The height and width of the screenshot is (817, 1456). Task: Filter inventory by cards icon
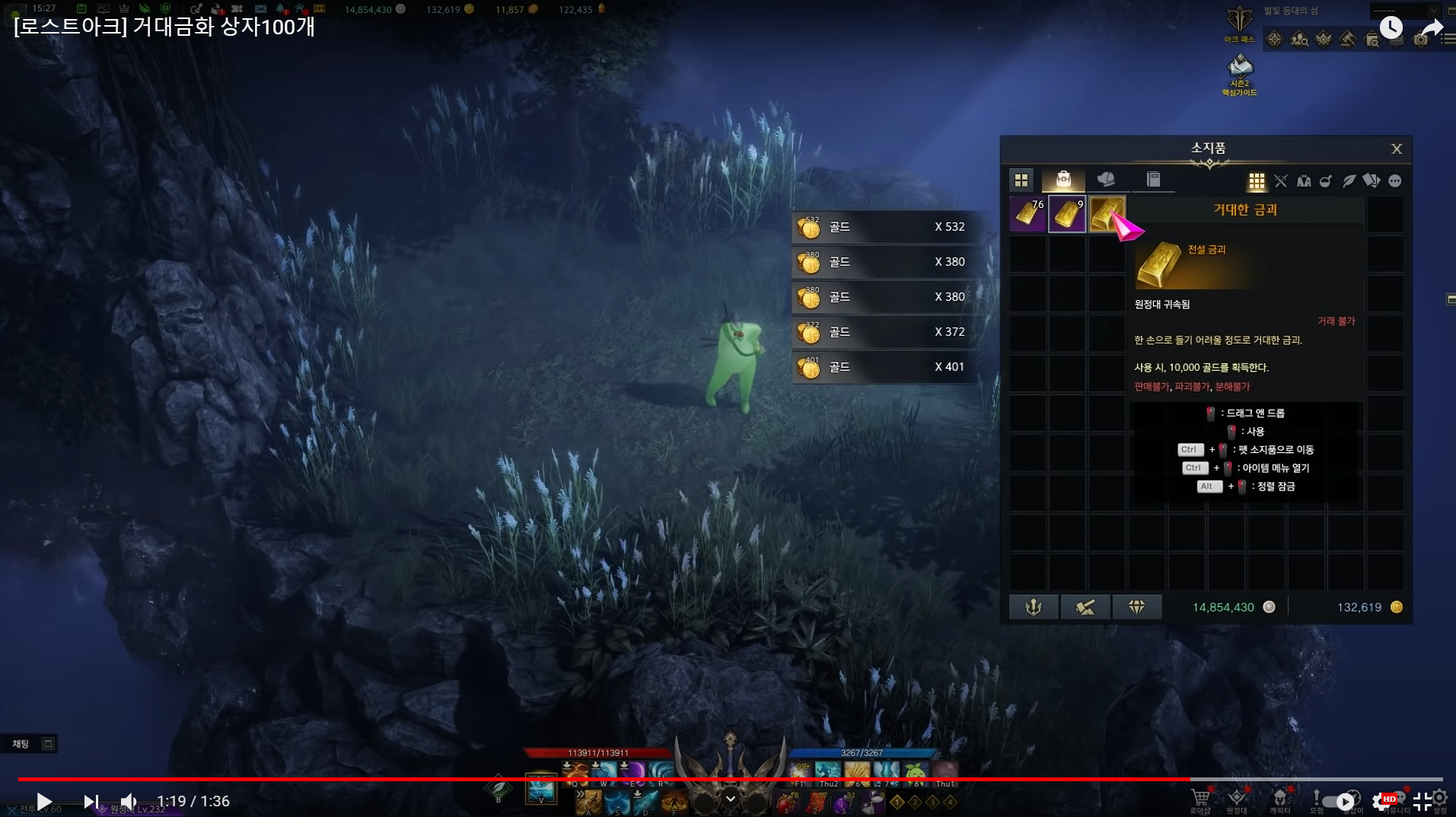pyautogui.click(x=1372, y=181)
